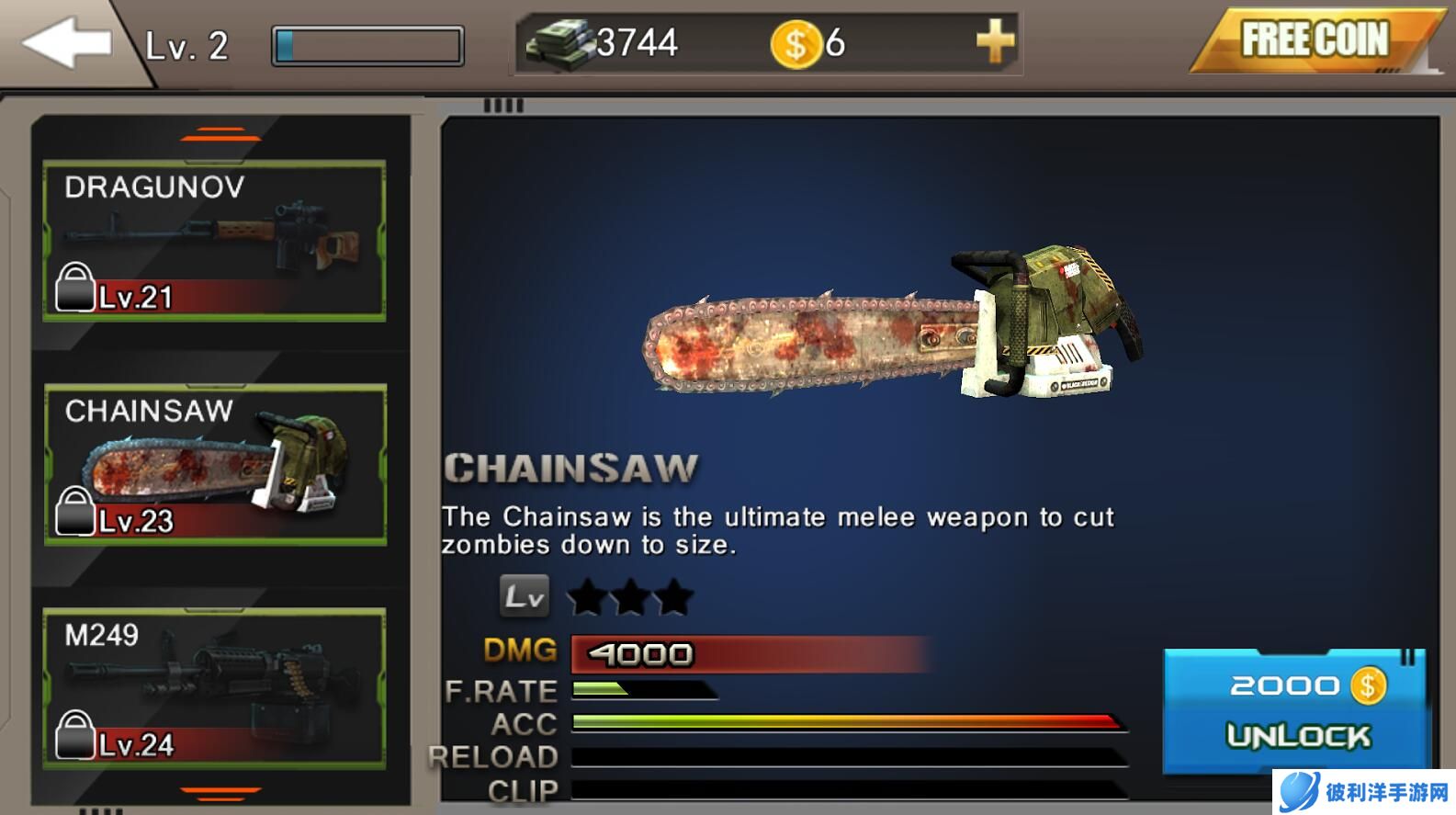
Task: Click the orange up arrow above the weapon list
Action: point(220,135)
